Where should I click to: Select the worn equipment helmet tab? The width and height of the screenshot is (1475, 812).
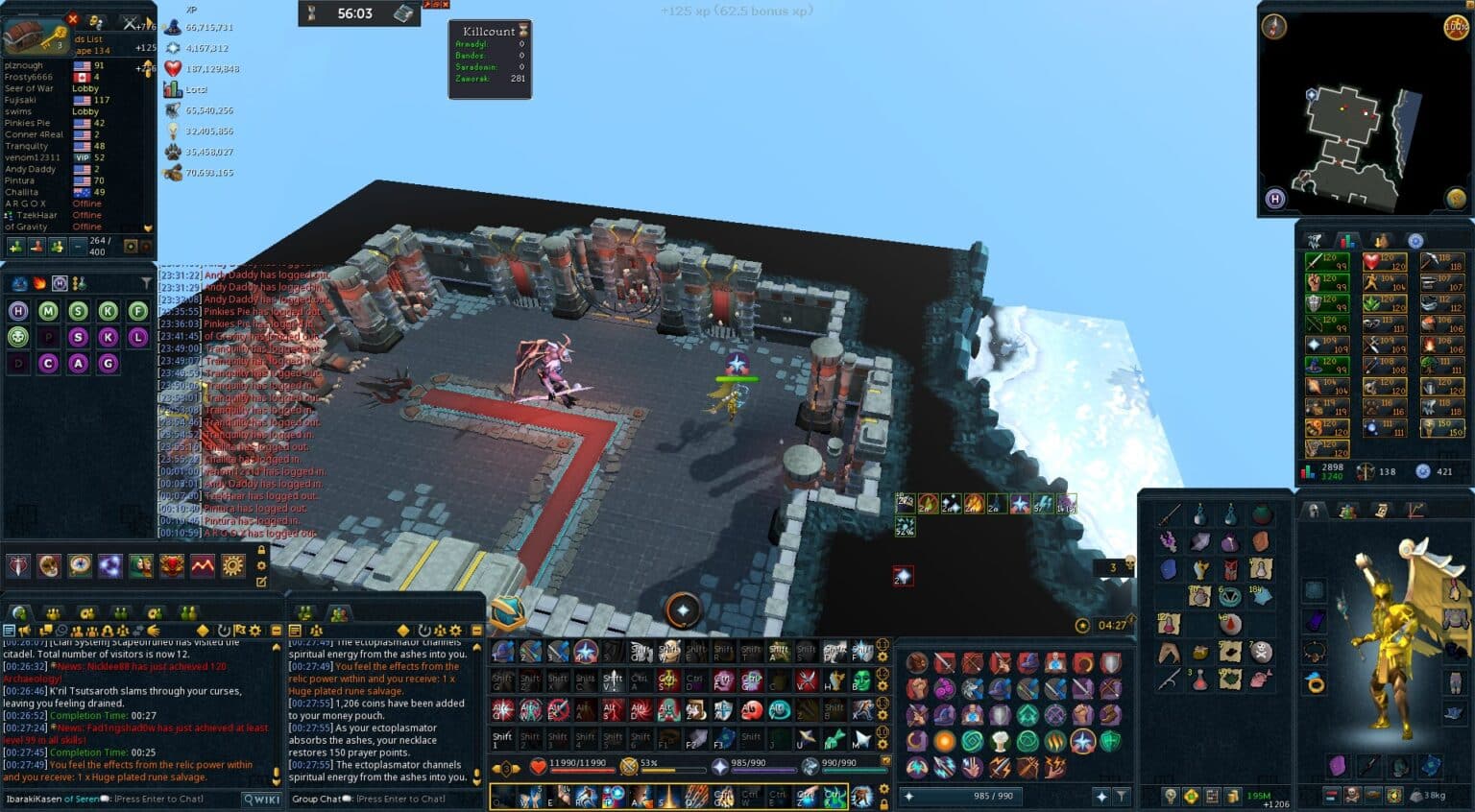pos(1313,509)
